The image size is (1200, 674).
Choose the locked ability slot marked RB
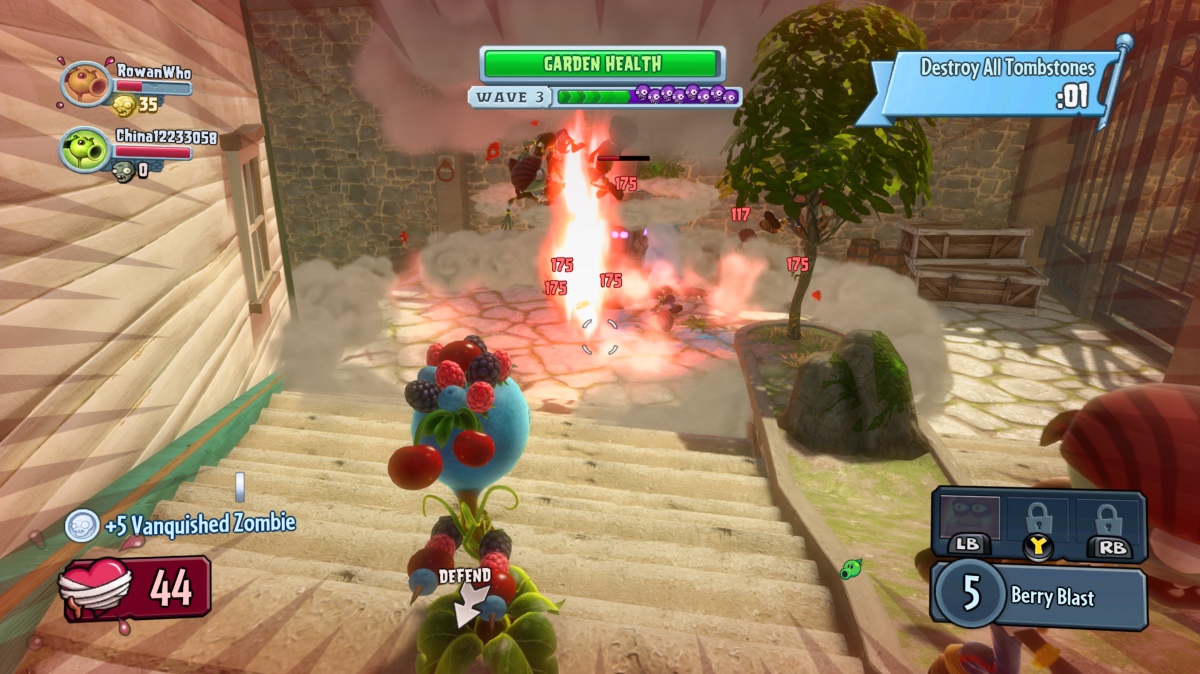1106,522
